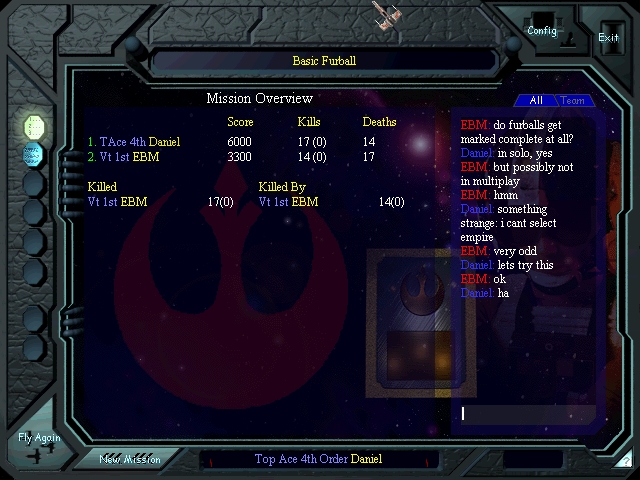Select the glowing green octagon side button
Screen dimensions: 640x480
[34, 126]
